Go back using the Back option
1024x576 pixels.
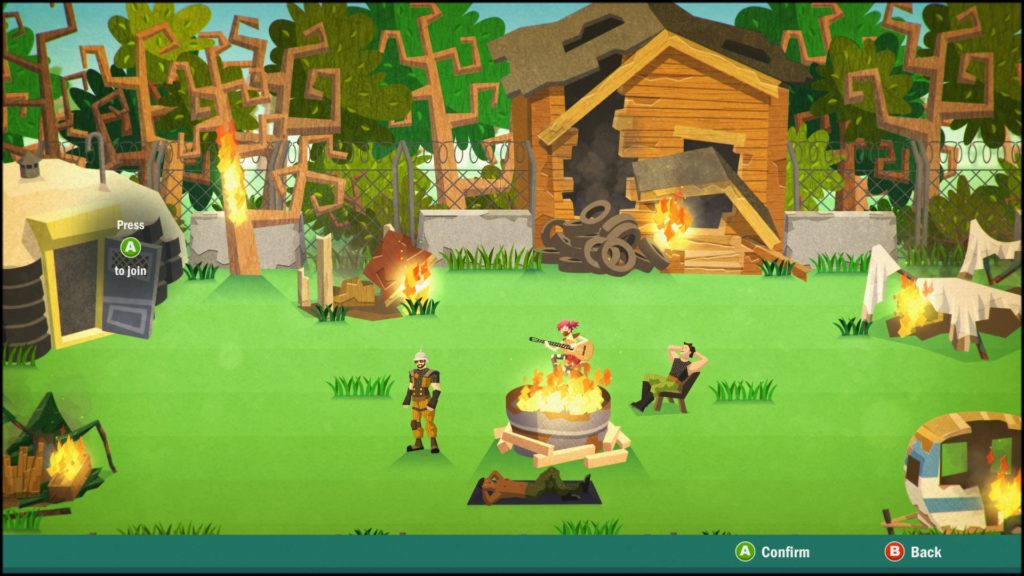pos(913,552)
